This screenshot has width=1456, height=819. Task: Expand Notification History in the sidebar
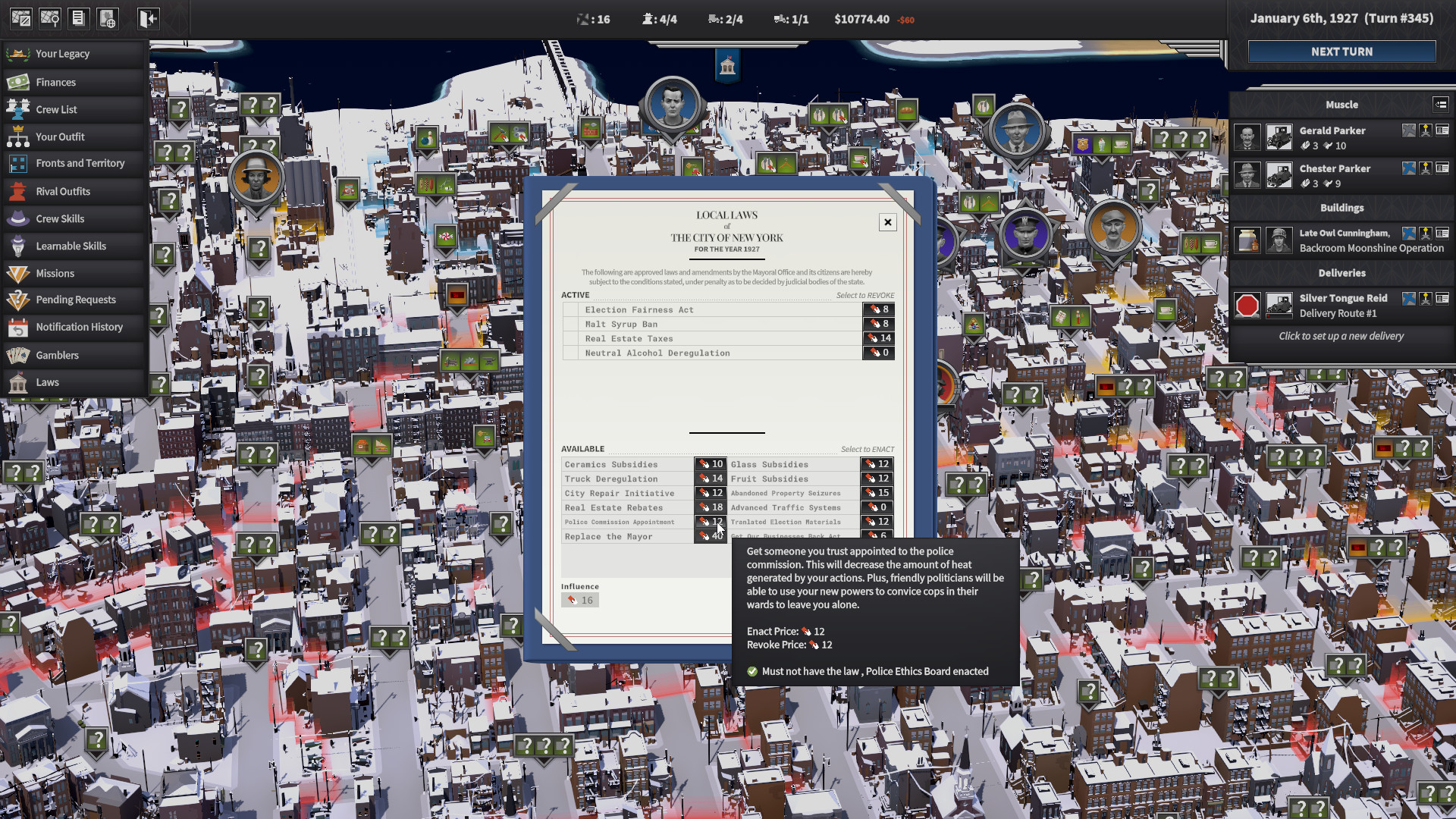pos(79,327)
